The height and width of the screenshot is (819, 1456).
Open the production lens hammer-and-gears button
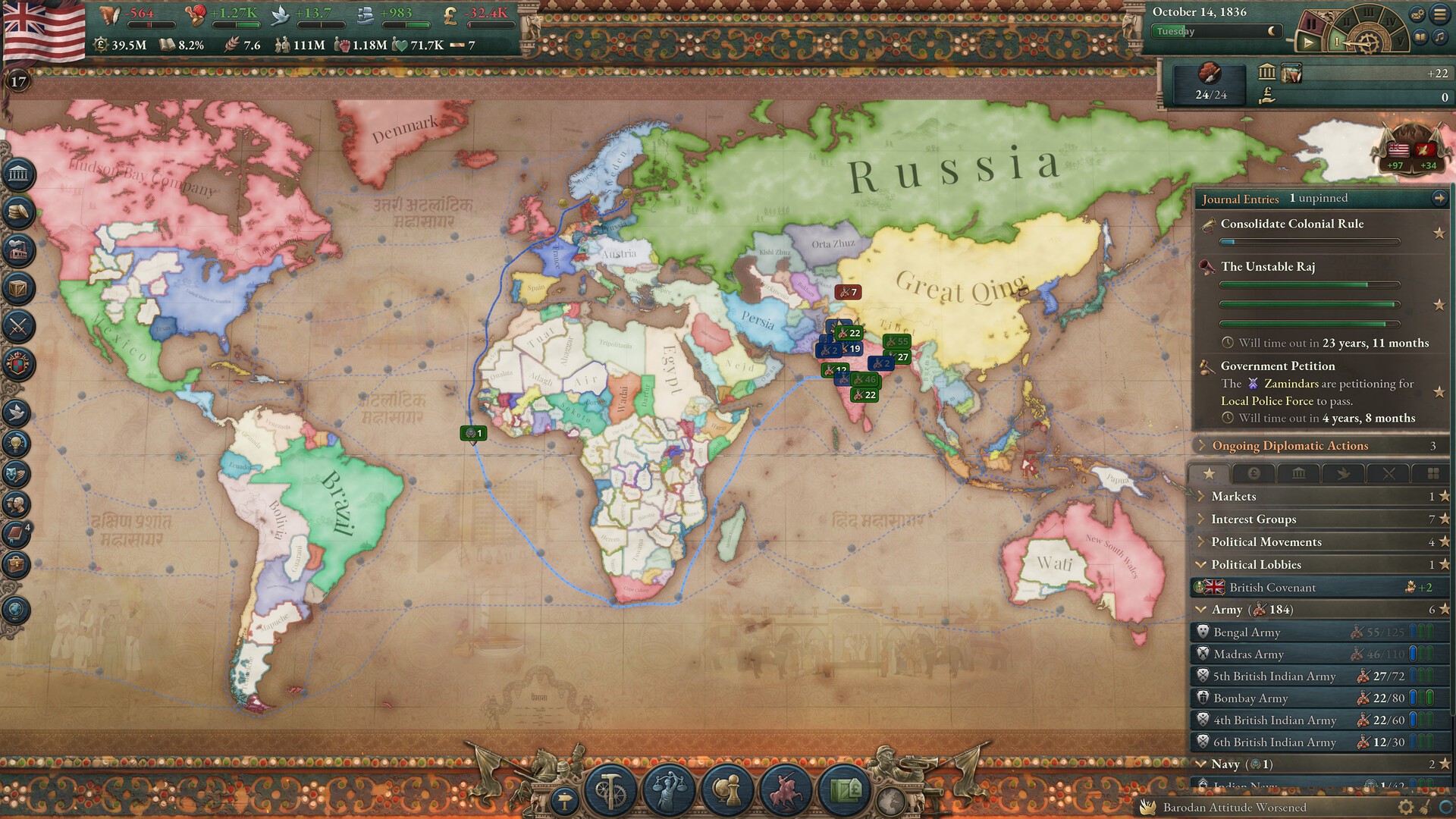pos(611,790)
